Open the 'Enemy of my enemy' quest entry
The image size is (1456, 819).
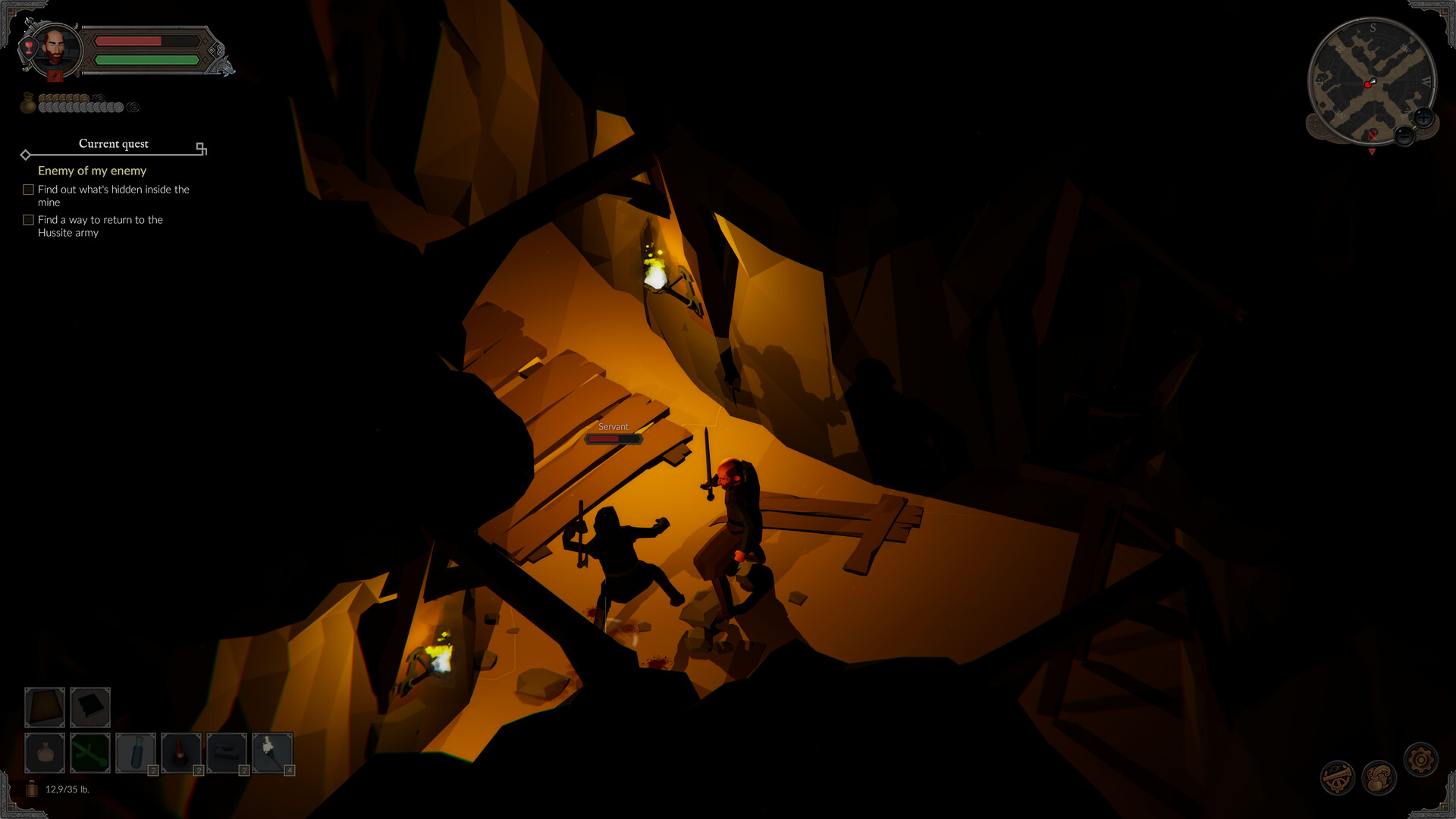[92, 171]
